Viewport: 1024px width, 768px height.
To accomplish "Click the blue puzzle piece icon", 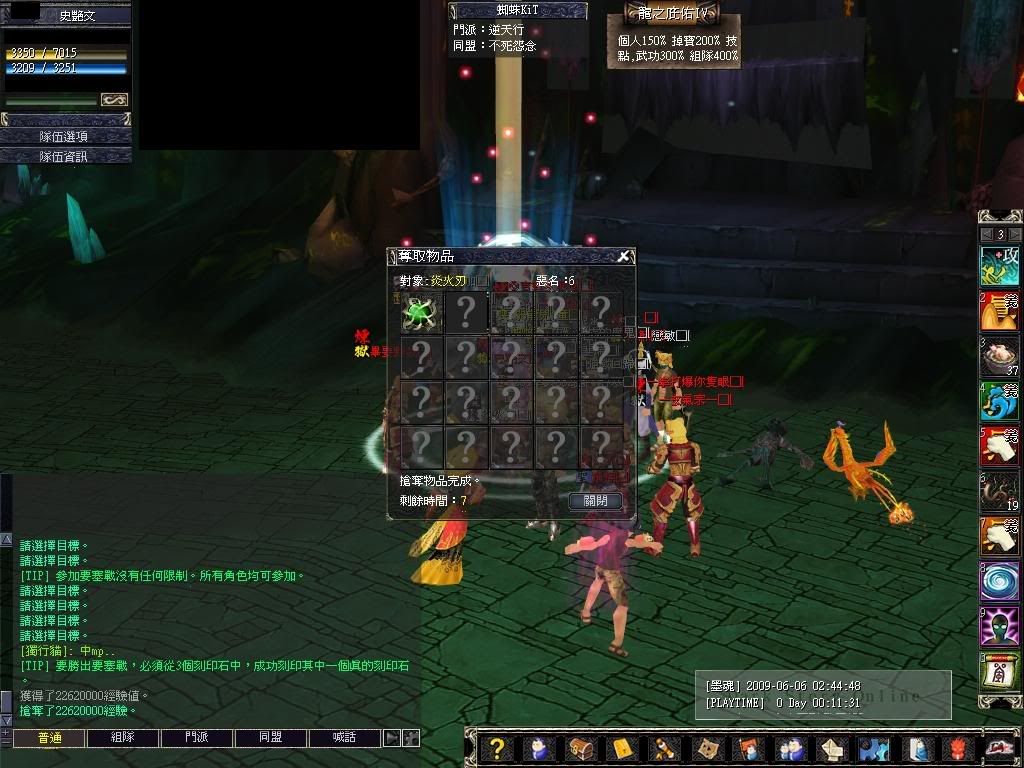I will [x=874, y=748].
